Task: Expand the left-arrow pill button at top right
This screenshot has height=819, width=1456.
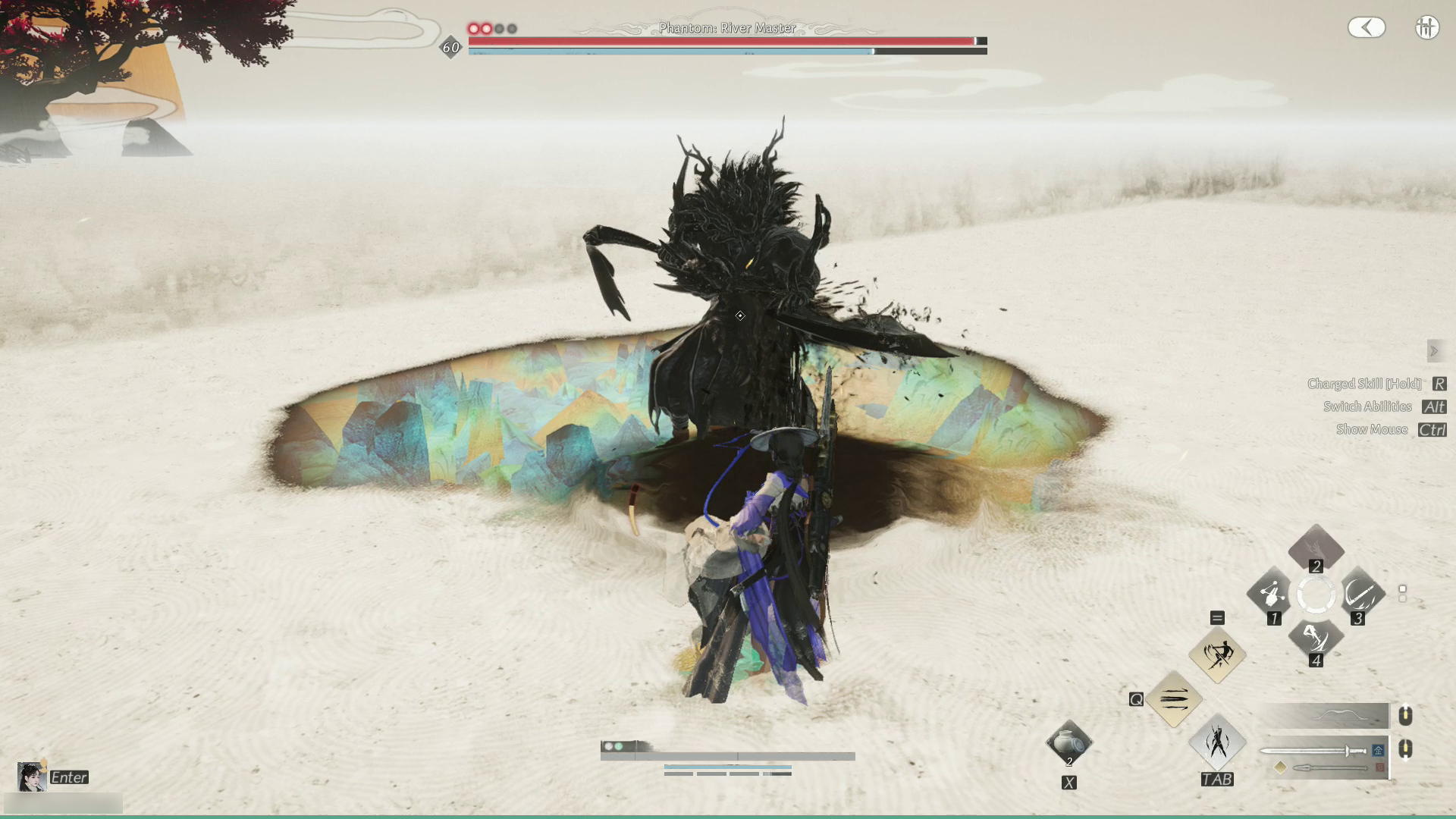Action: pyautogui.click(x=1367, y=28)
